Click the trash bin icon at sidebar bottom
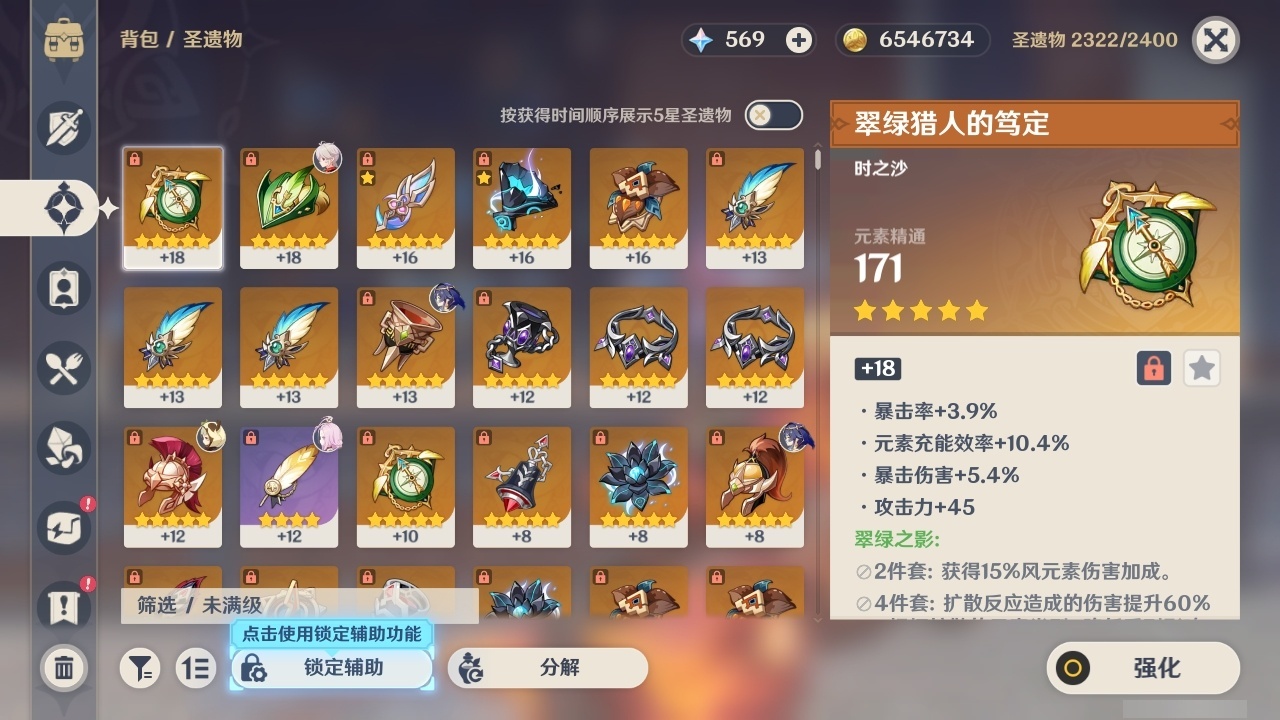The width and height of the screenshot is (1280, 720). click(63, 668)
